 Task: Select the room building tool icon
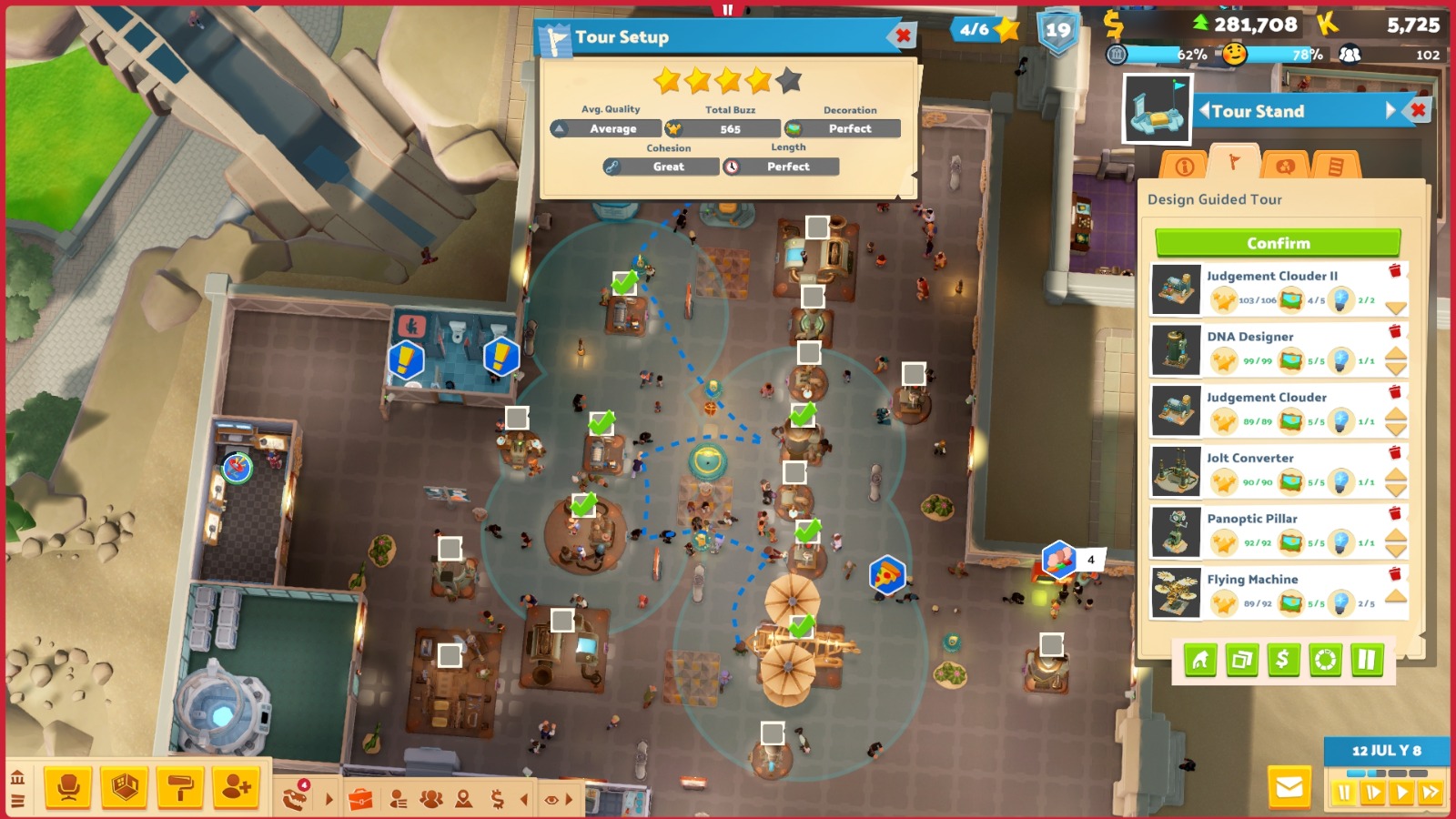coord(123,785)
